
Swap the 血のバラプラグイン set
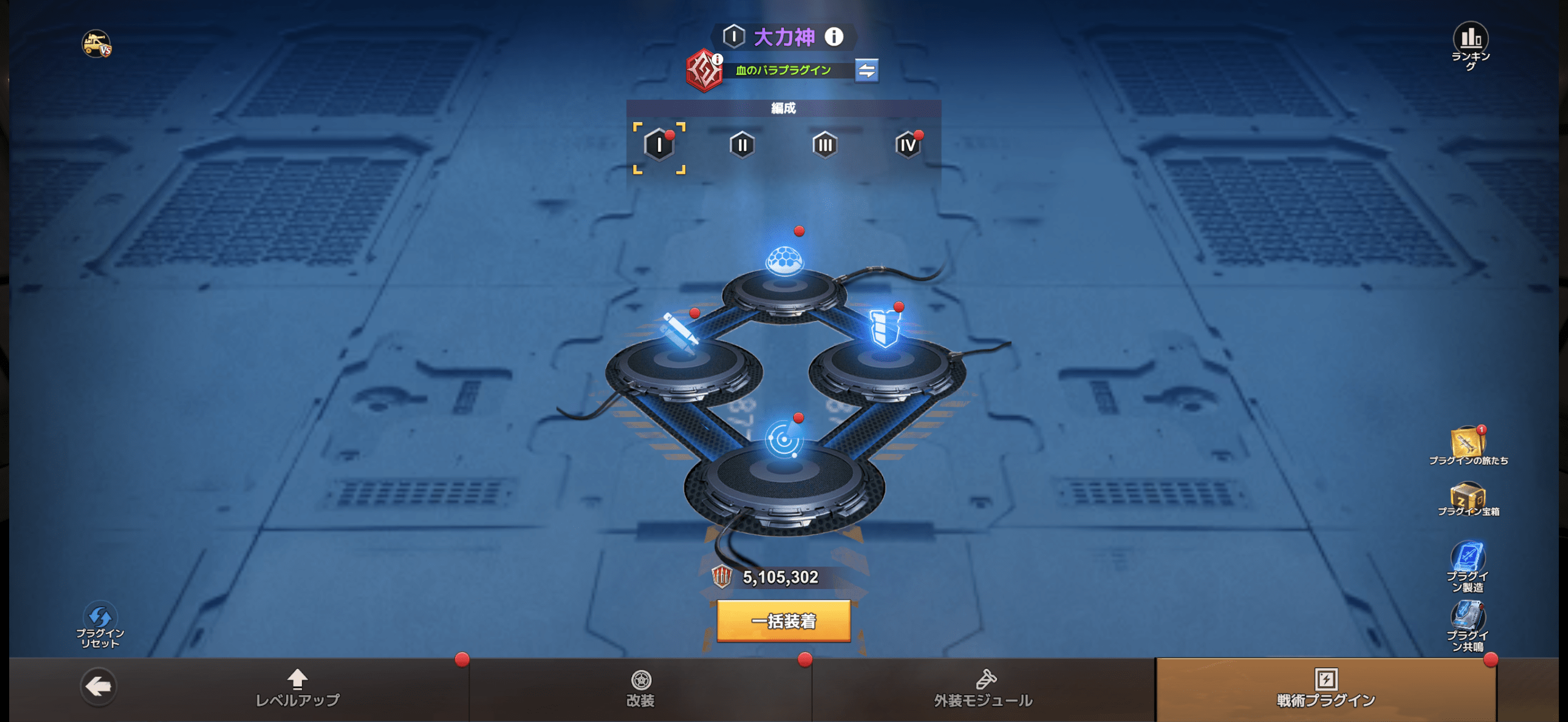click(x=866, y=70)
